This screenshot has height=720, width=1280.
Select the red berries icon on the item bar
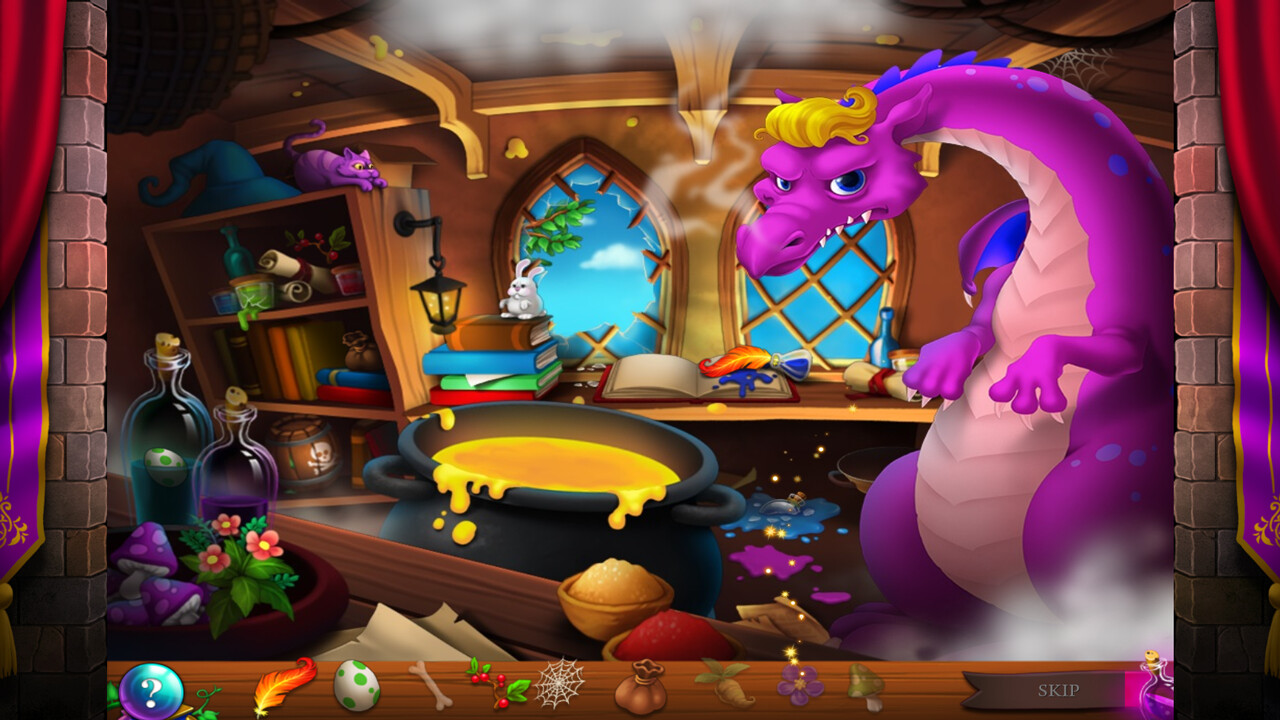[x=500, y=688]
